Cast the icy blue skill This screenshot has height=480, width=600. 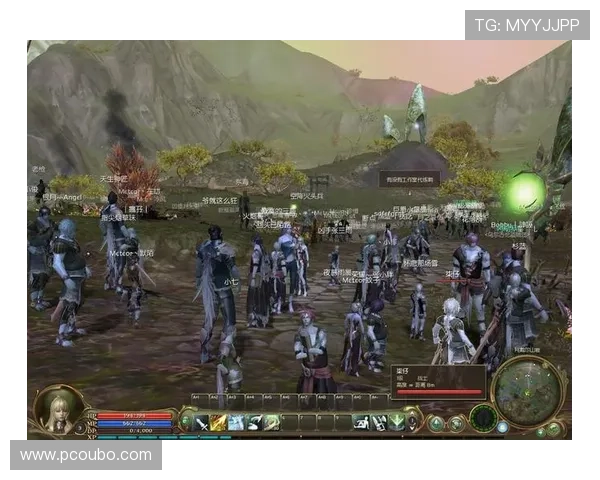coord(236,423)
